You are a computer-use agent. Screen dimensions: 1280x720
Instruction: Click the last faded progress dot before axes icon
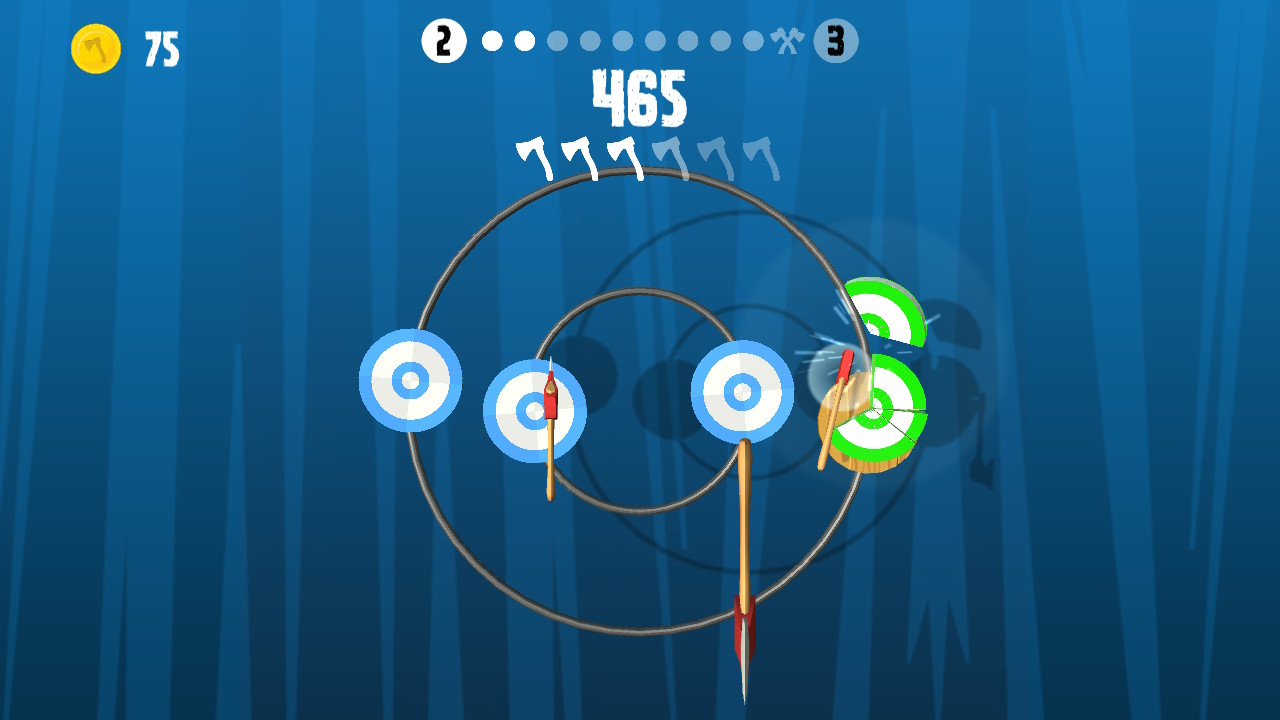click(753, 41)
